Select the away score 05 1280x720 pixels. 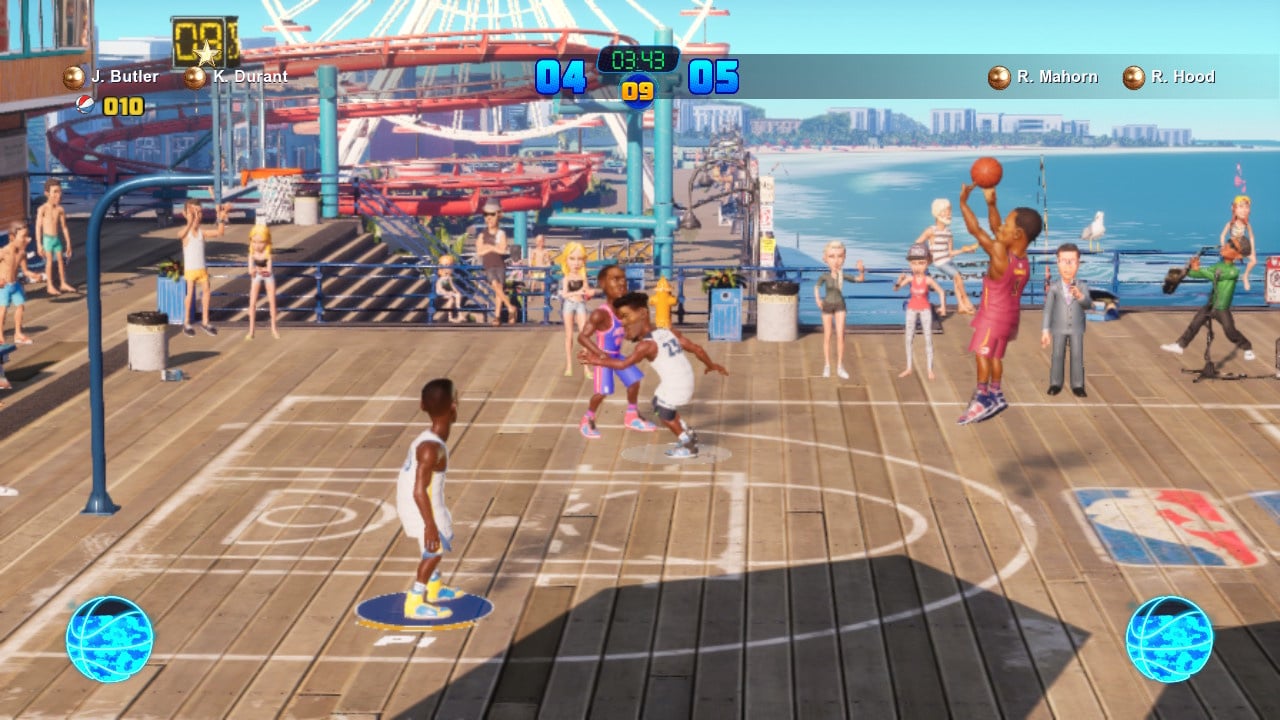pos(716,75)
